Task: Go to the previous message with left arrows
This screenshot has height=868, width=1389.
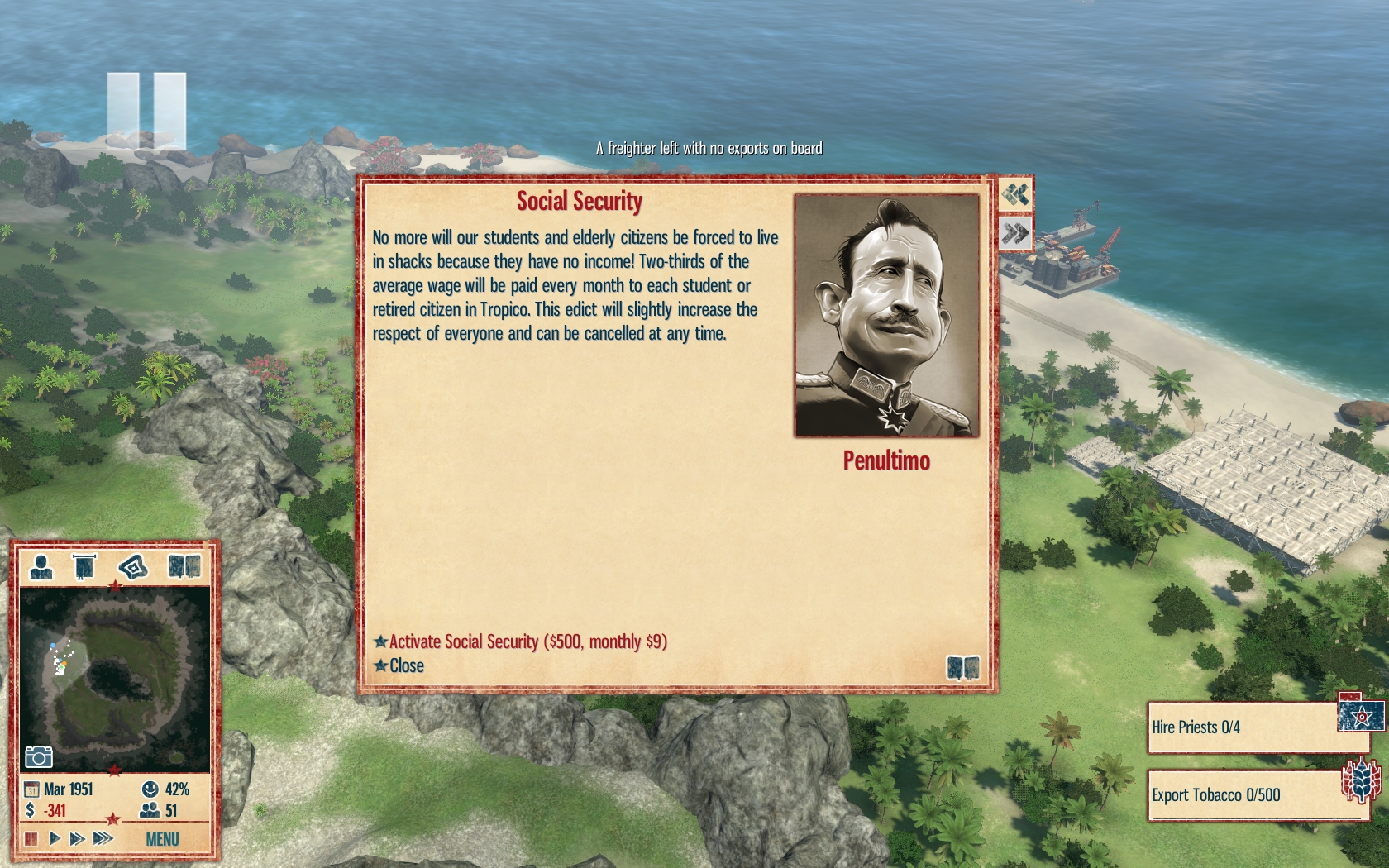Action: coord(1015,194)
